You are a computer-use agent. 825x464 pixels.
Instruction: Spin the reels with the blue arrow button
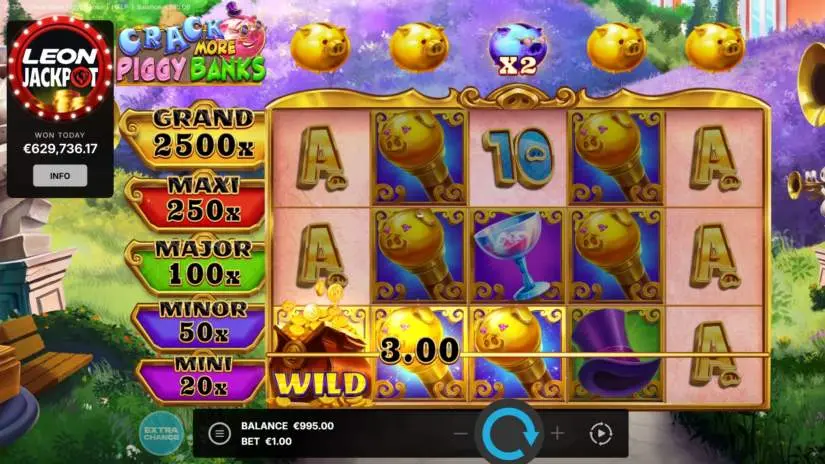[511, 434]
